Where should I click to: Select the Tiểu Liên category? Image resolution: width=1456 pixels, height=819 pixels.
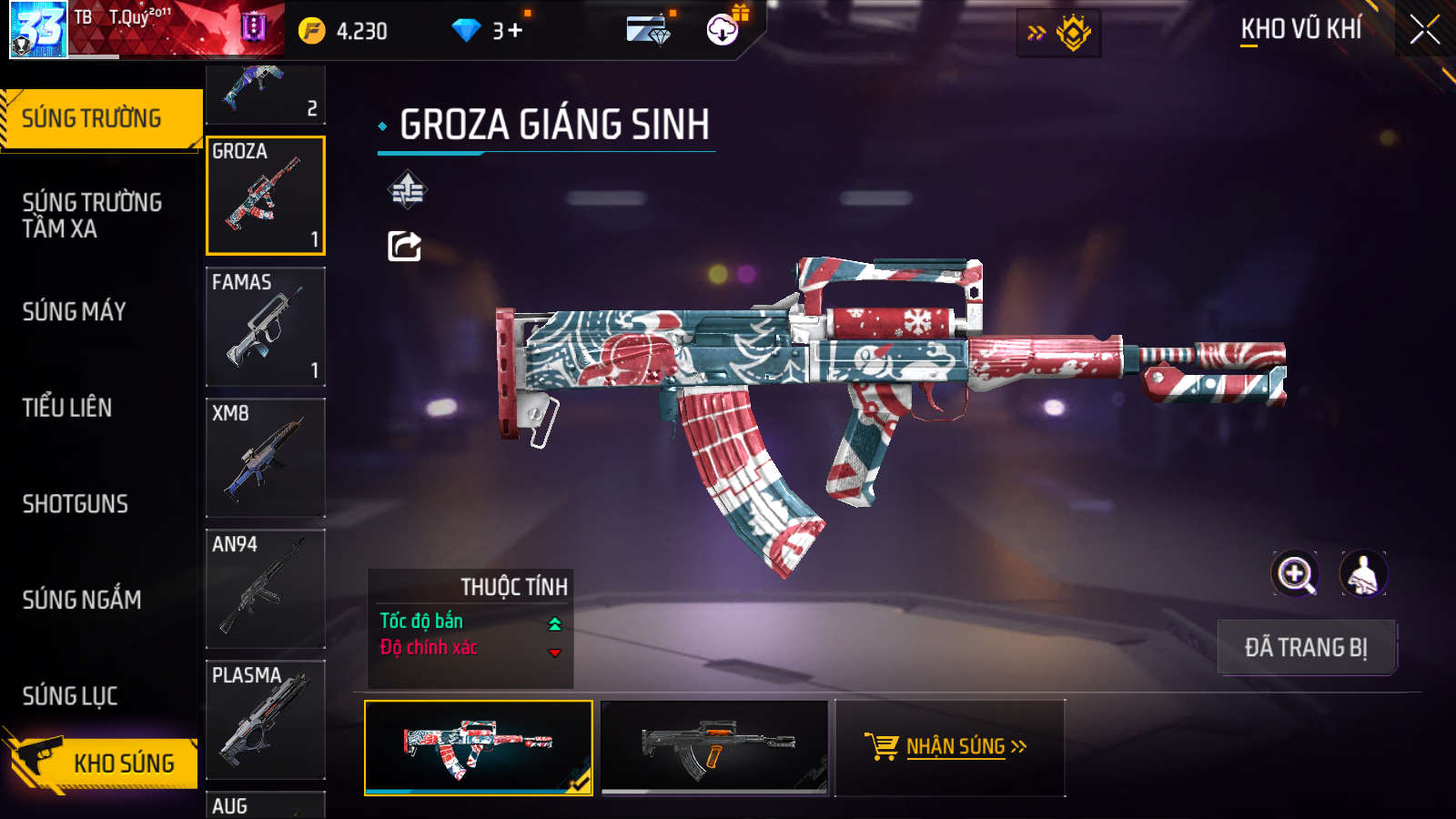pyautogui.click(x=67, y=408)
